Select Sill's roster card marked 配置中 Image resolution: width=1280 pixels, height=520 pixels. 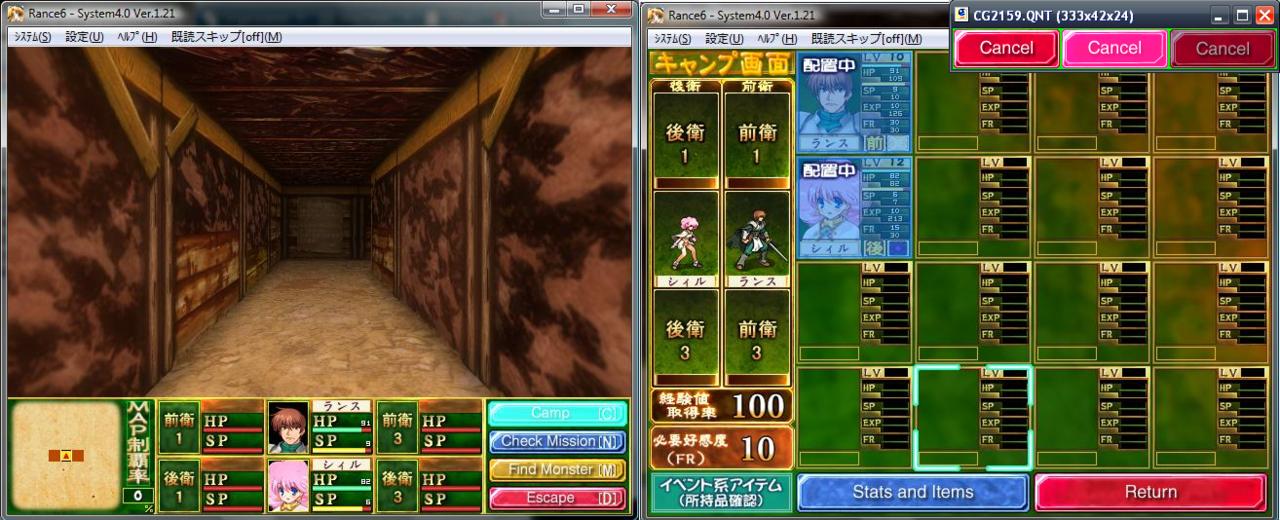pos(854,207)
